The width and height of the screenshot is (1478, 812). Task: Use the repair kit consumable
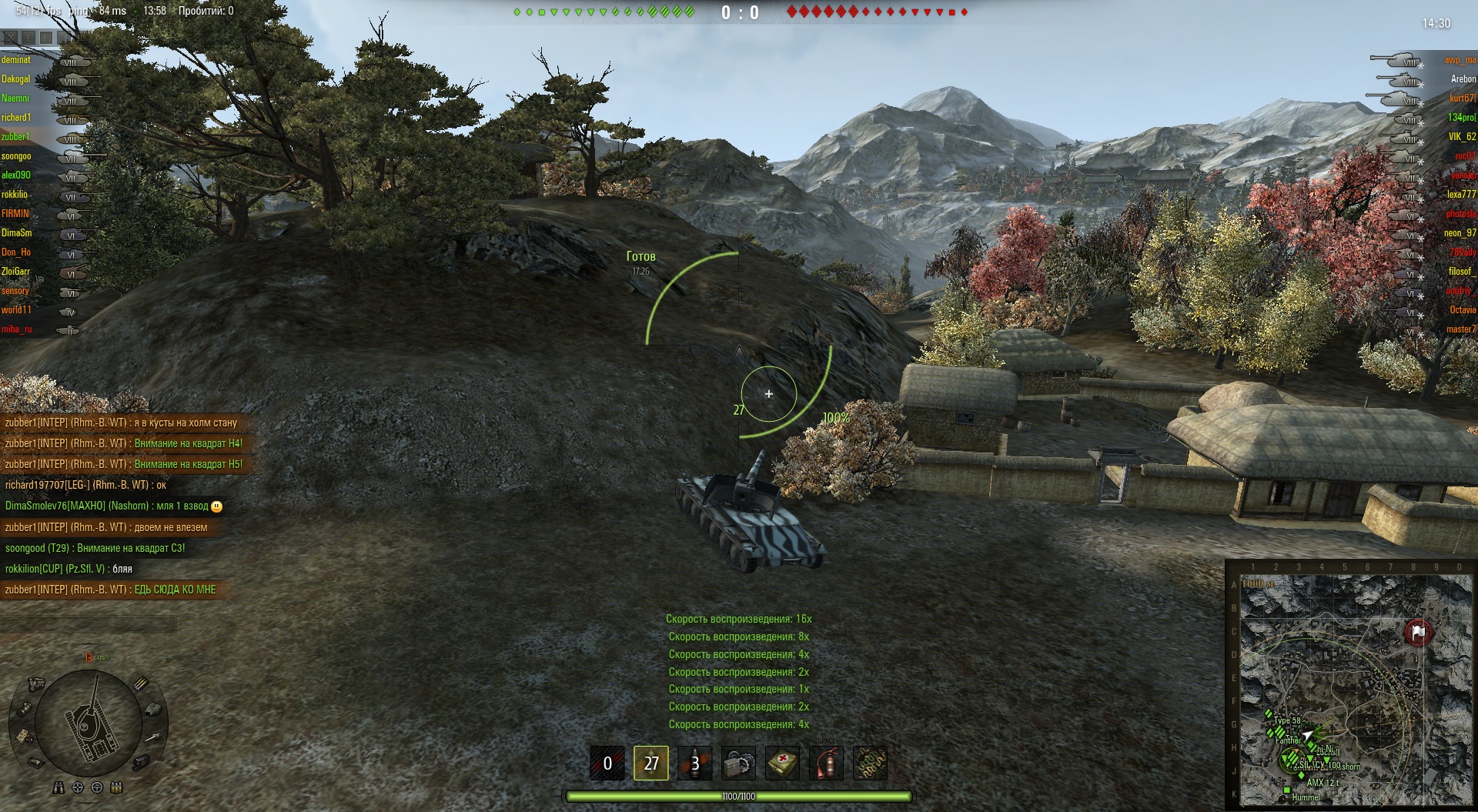click(x=739, y=763)
